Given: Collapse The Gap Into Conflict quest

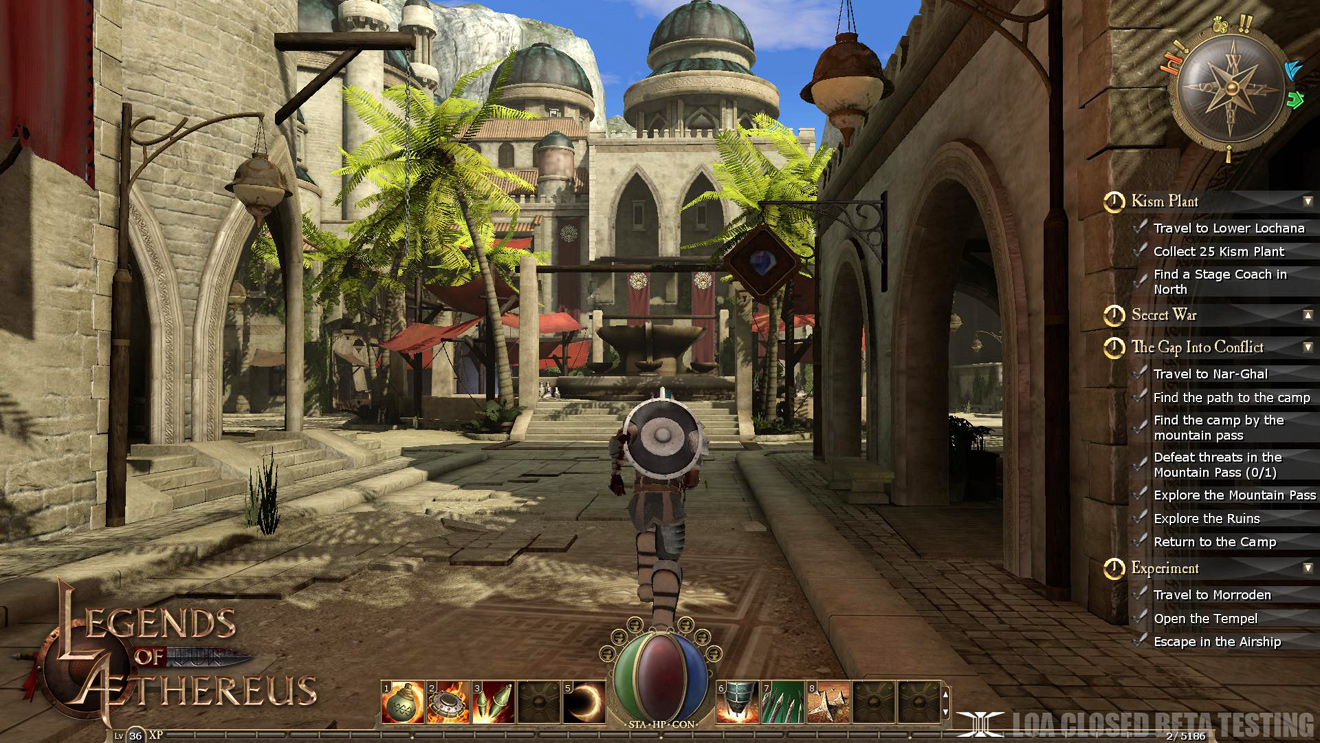Looking at the screenshot, I should tap(1307, 347).
